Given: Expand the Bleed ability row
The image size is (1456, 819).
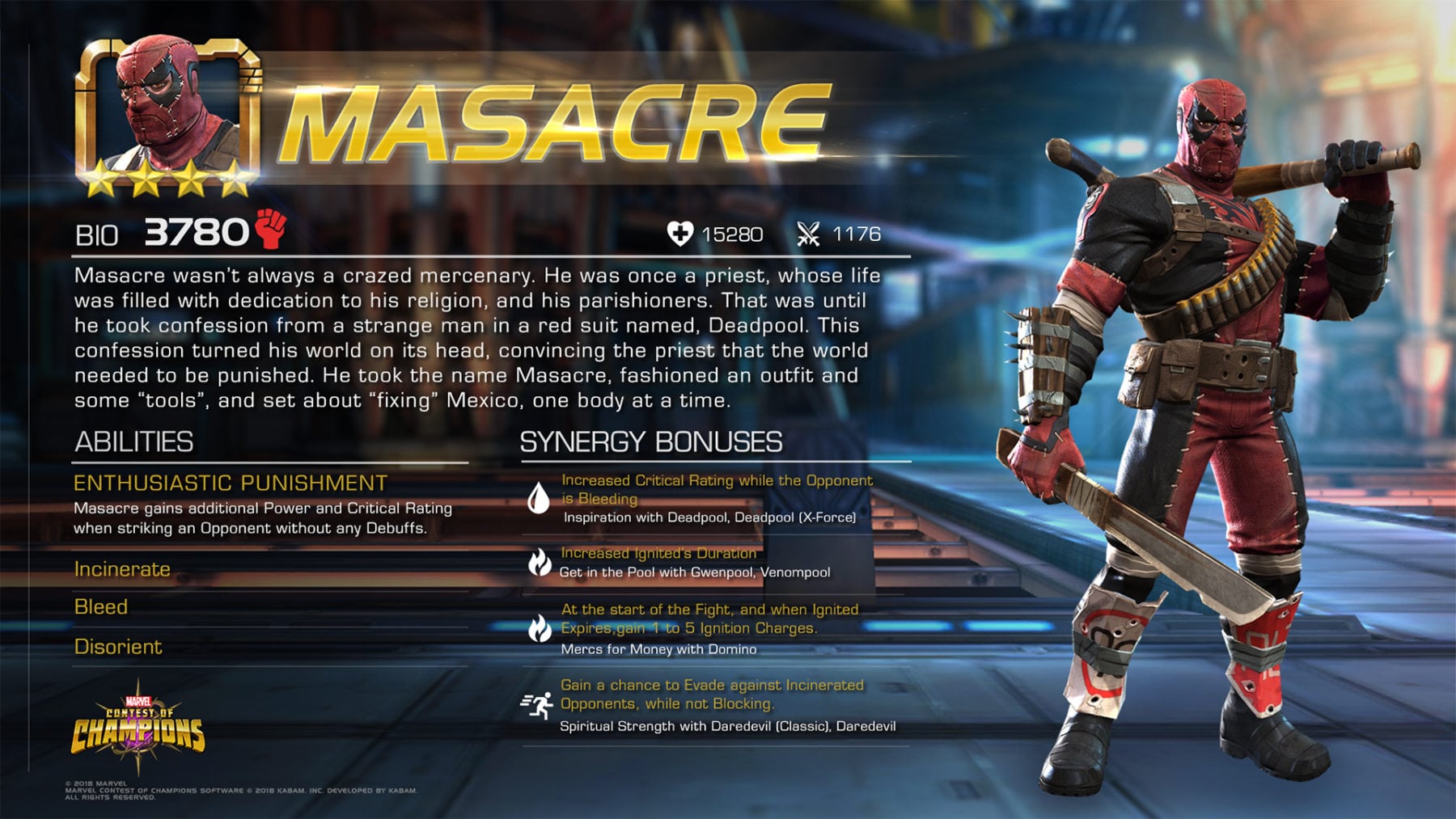Looking at the screenshot, I should coord(101,607).
